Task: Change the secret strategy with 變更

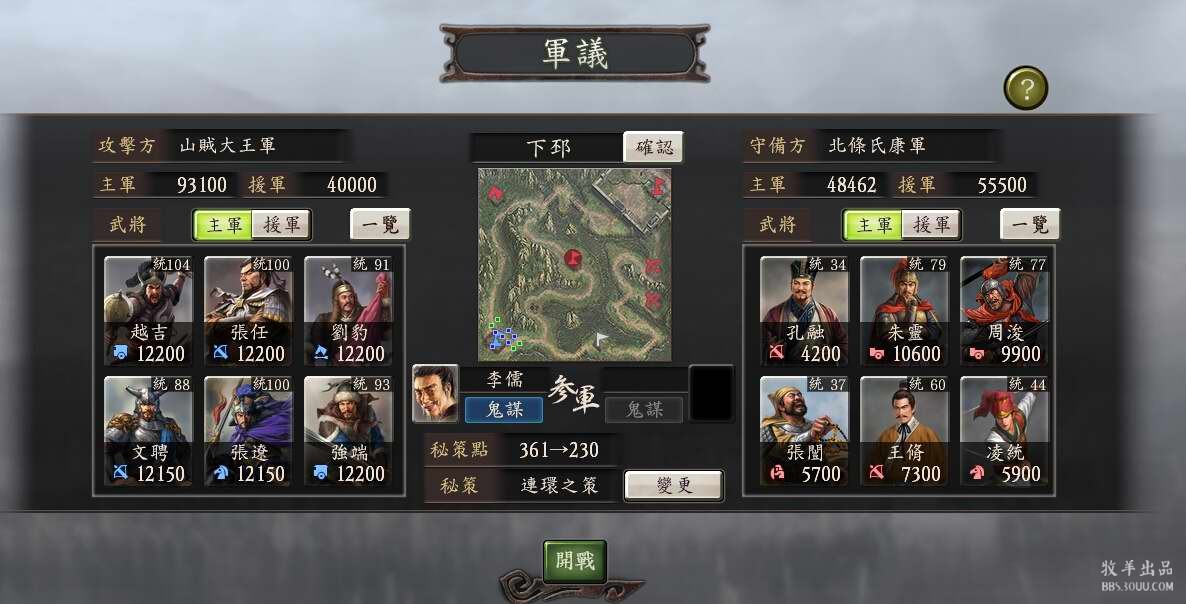Action: pyautogui.click(x=673, y=485)
